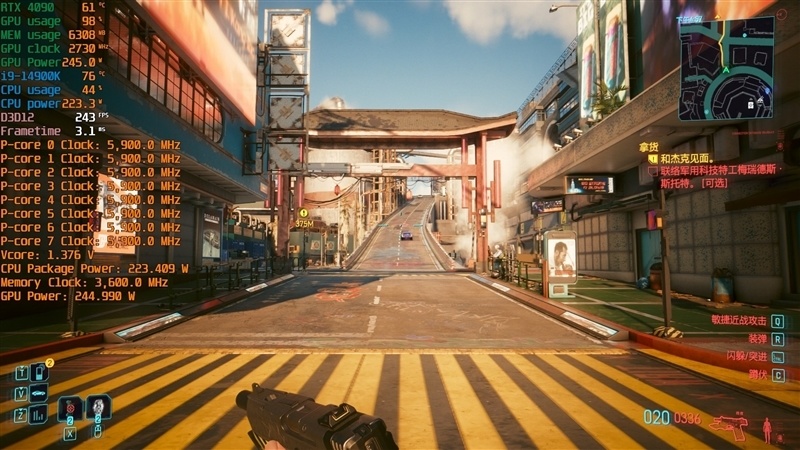Click the yellow 375M distance waypoint marker
800x450 pixels.
(x=303, y=219)
